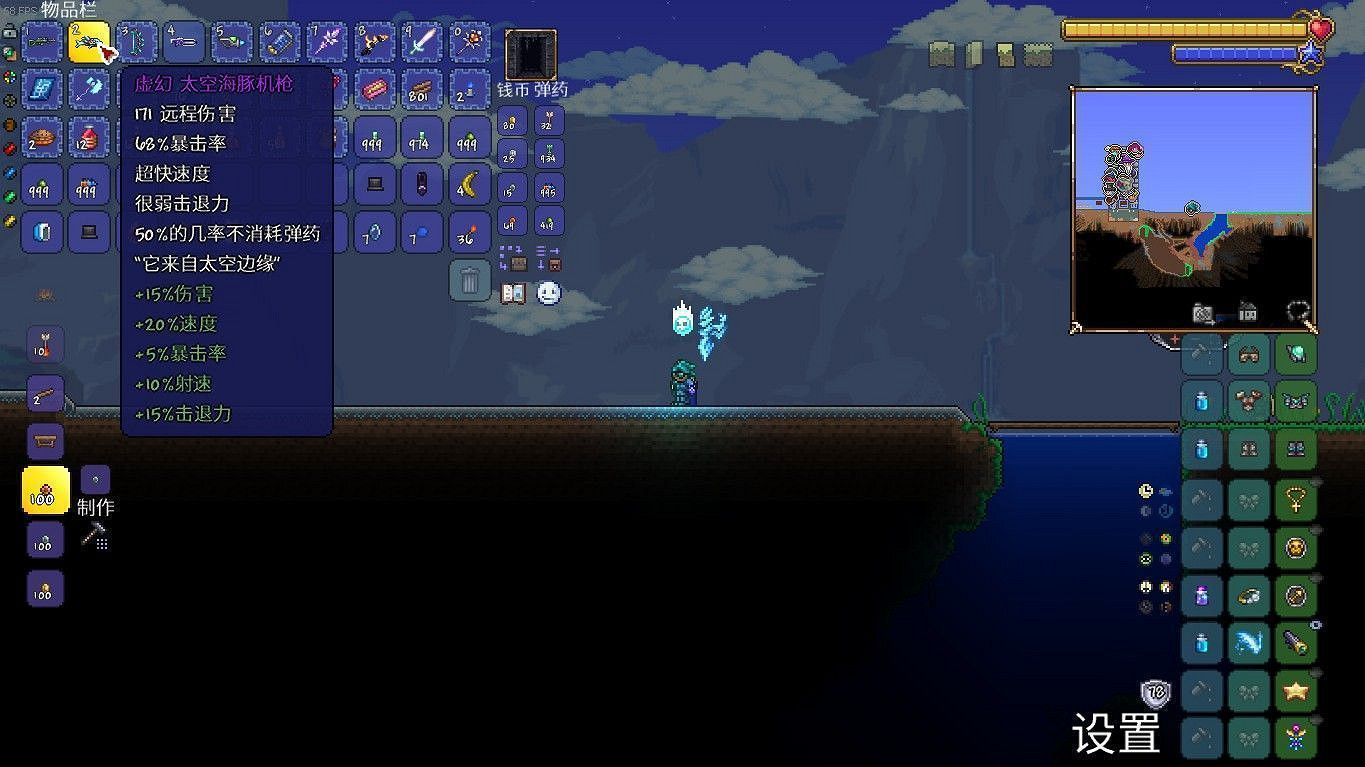Select the Space Dolphin Machine Gun in the hotbar
Image resolution: width=1365 pixels, height=767 pixels.
point(94,42)
